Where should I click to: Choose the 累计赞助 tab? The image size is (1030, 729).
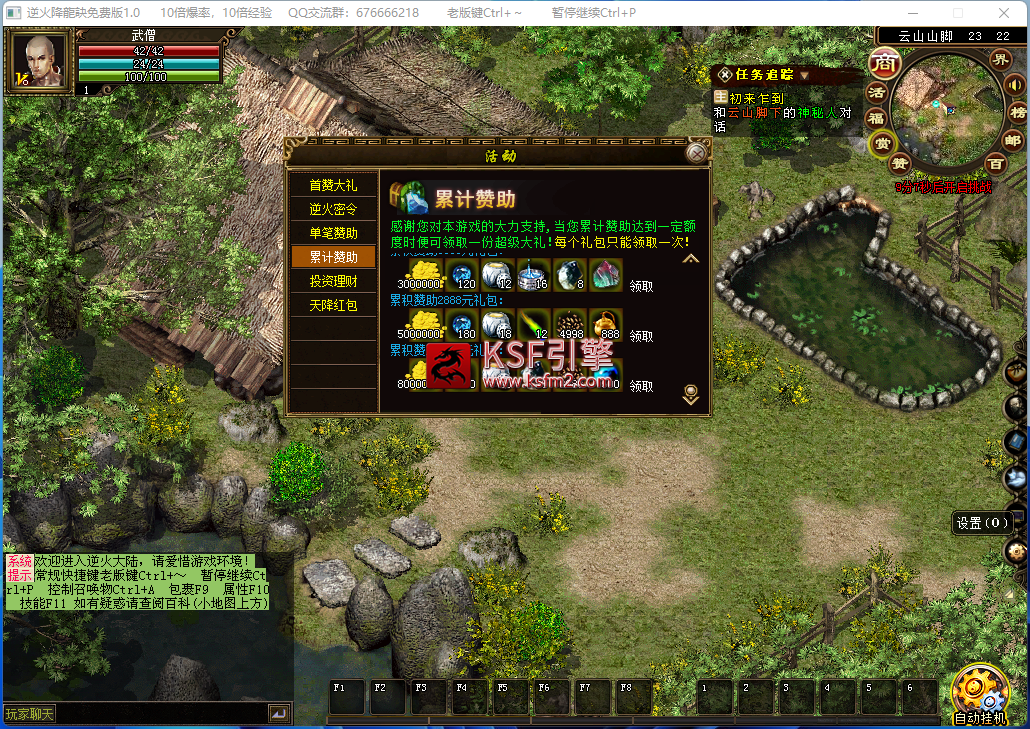pos(333,257)
